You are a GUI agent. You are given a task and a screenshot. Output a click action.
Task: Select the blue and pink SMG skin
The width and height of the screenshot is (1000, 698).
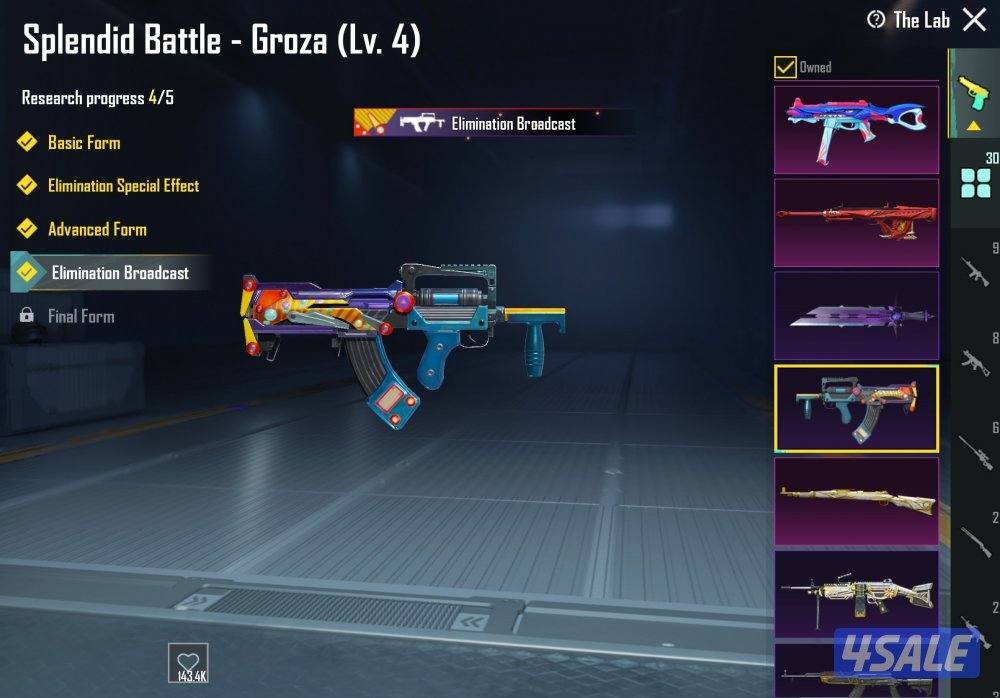(x=856, y=130)
